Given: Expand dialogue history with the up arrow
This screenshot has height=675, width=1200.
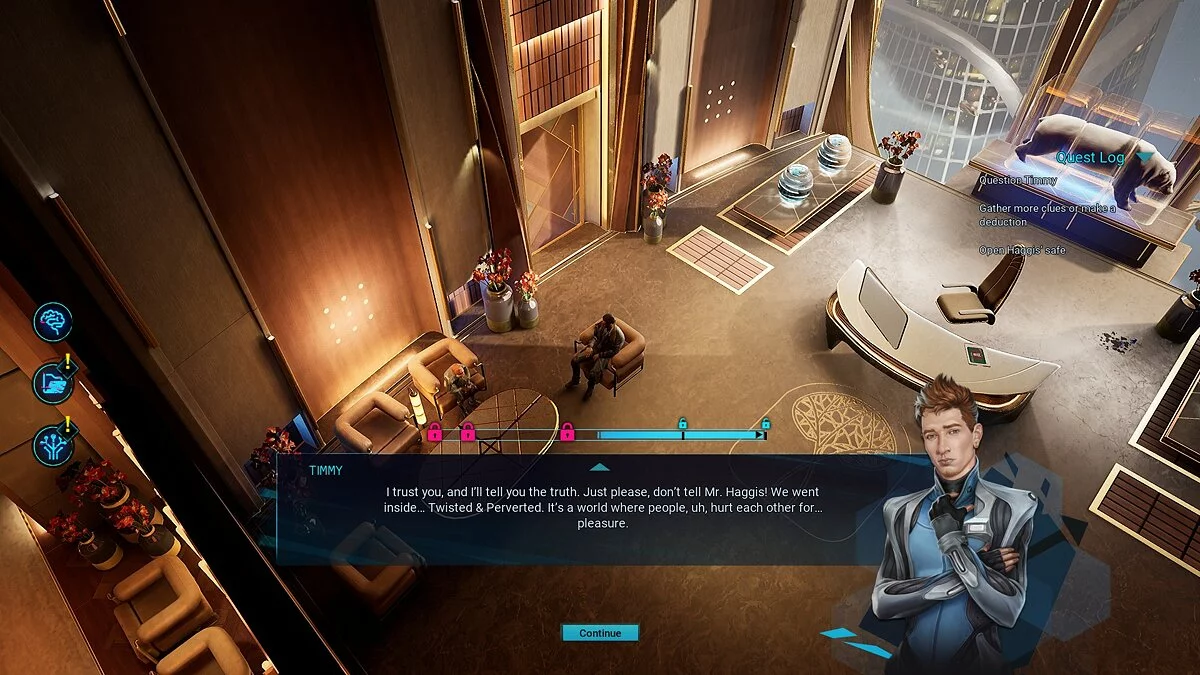Looking at the screenshot, I should click(x=599, y=466).
